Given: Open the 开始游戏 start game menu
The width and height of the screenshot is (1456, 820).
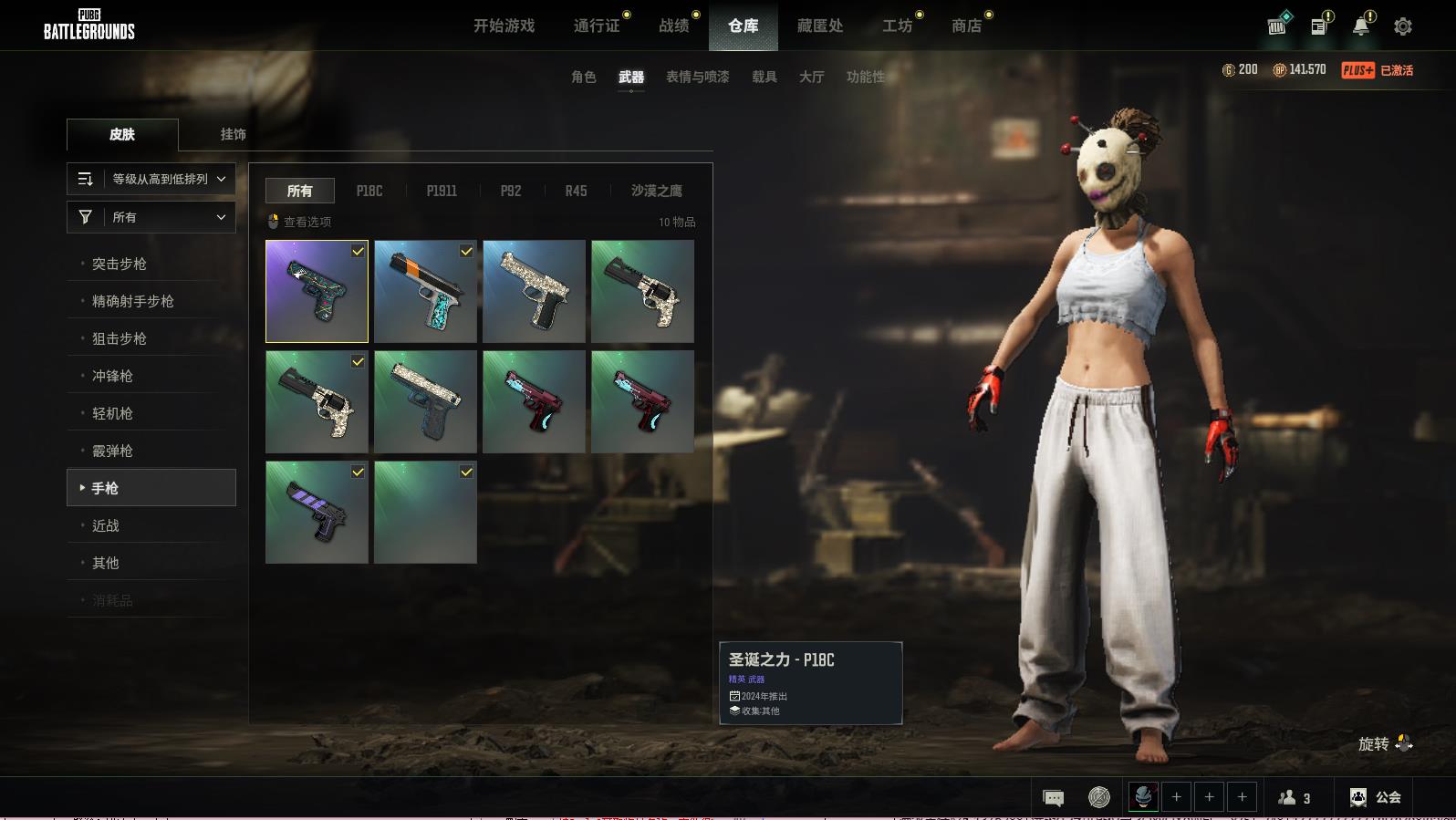Looking at the screenshot, I should (x=504, y=26).
